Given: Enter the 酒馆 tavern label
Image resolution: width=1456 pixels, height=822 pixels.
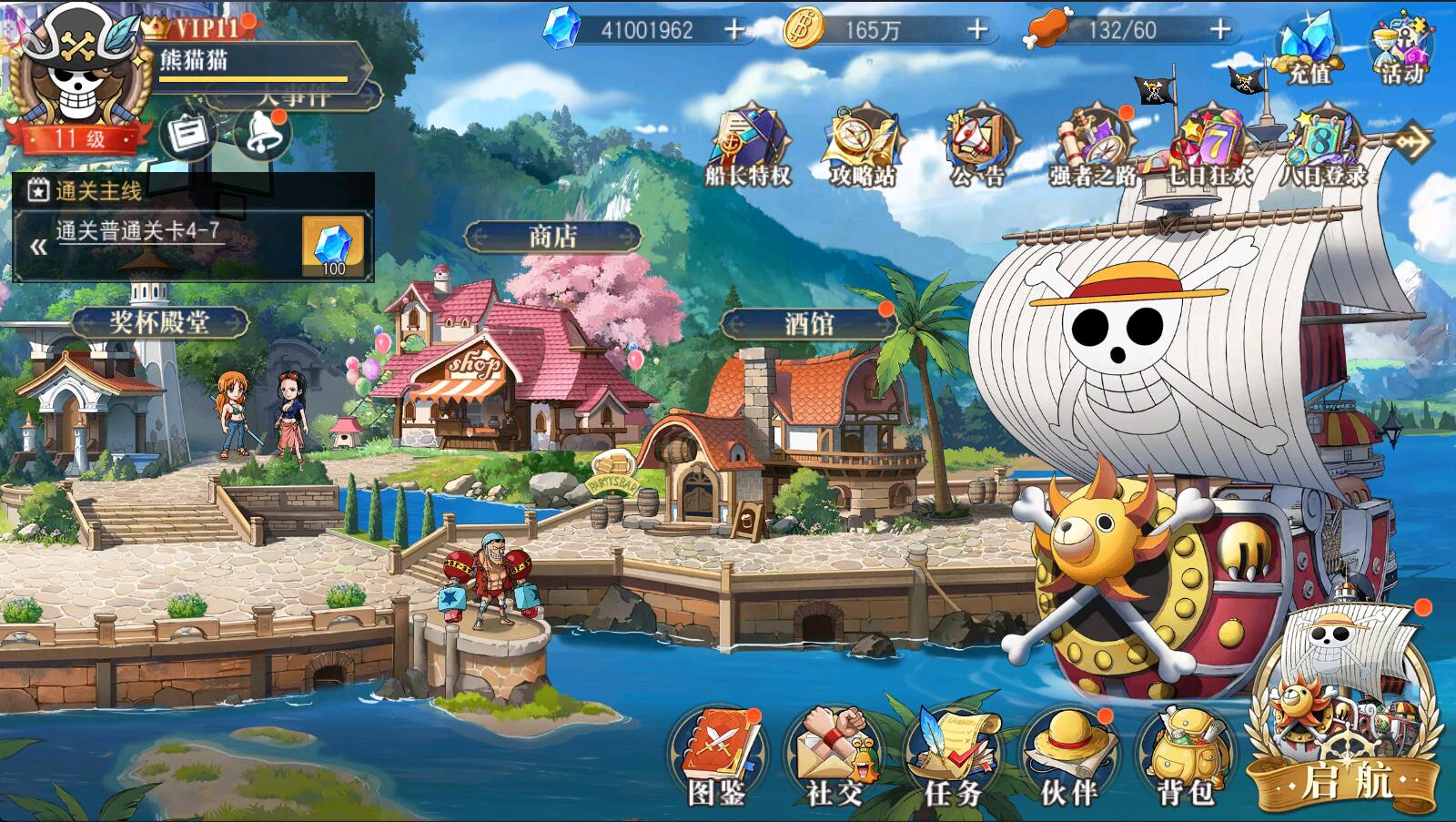Looking at the screenshot, I should pyautogui.click(x=808, y=323).
